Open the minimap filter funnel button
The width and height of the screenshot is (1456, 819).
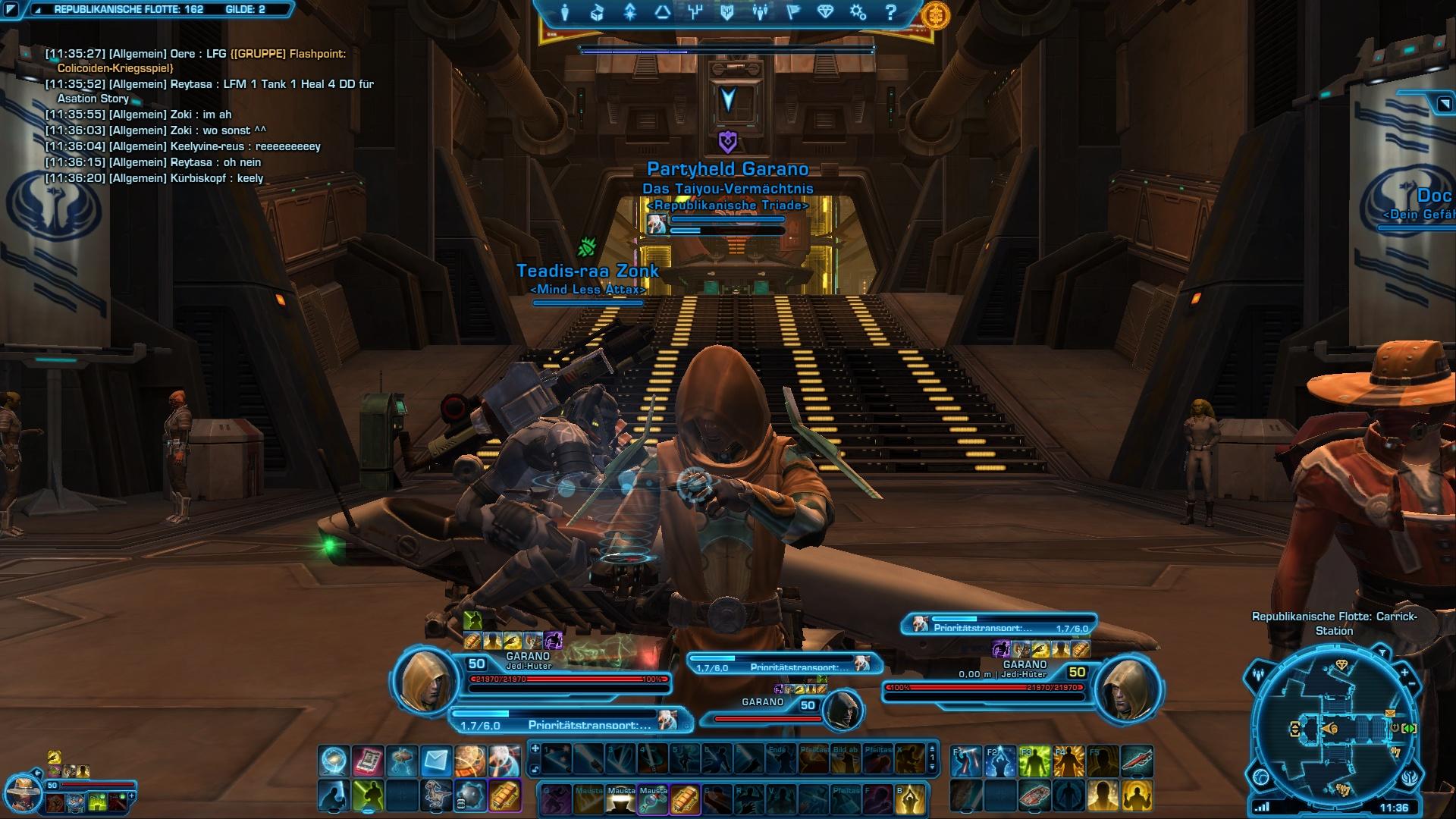(x=1382, y=654)
